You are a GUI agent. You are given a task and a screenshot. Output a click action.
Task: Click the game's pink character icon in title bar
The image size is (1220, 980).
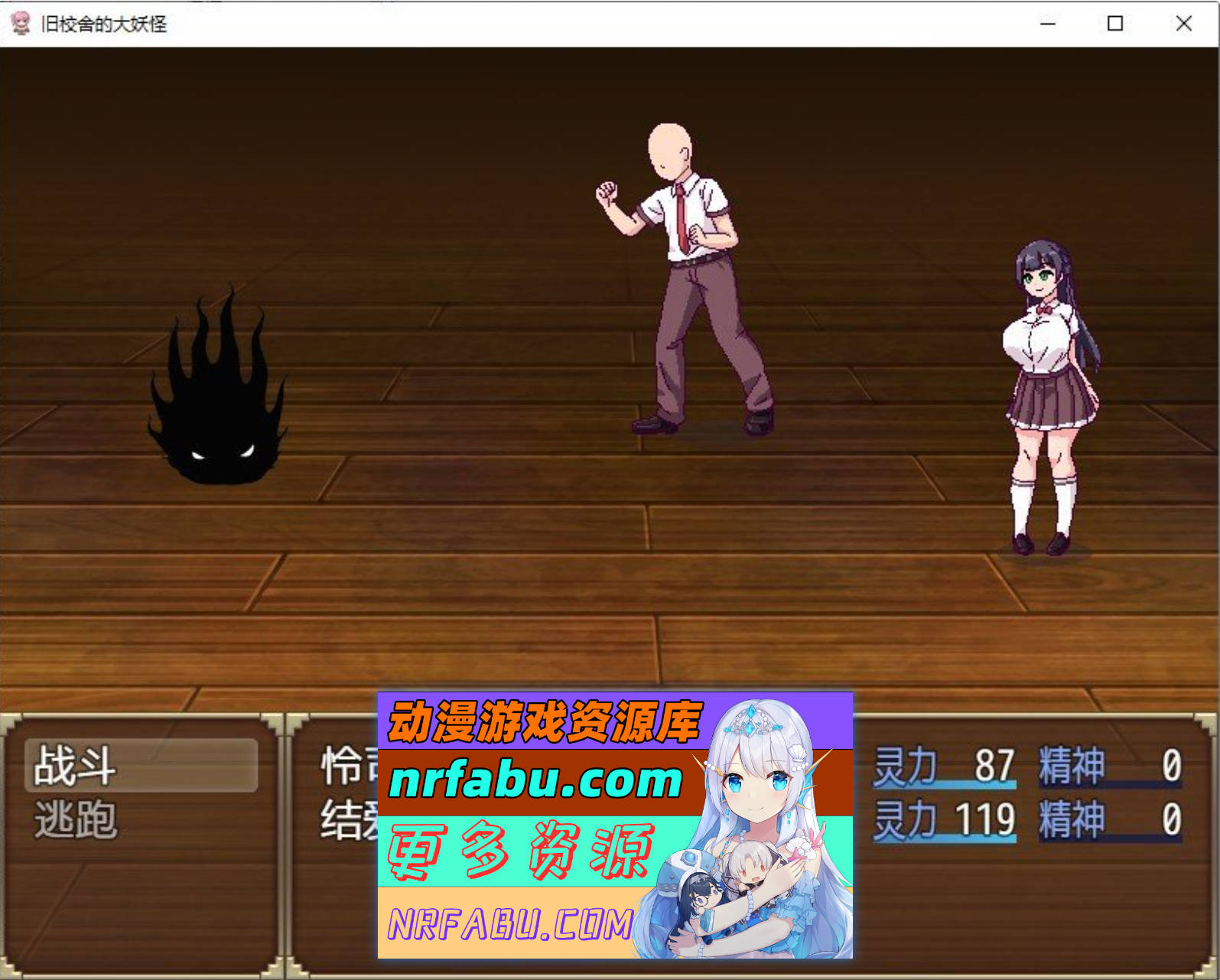pyautogui.click(x=21, y=24)
